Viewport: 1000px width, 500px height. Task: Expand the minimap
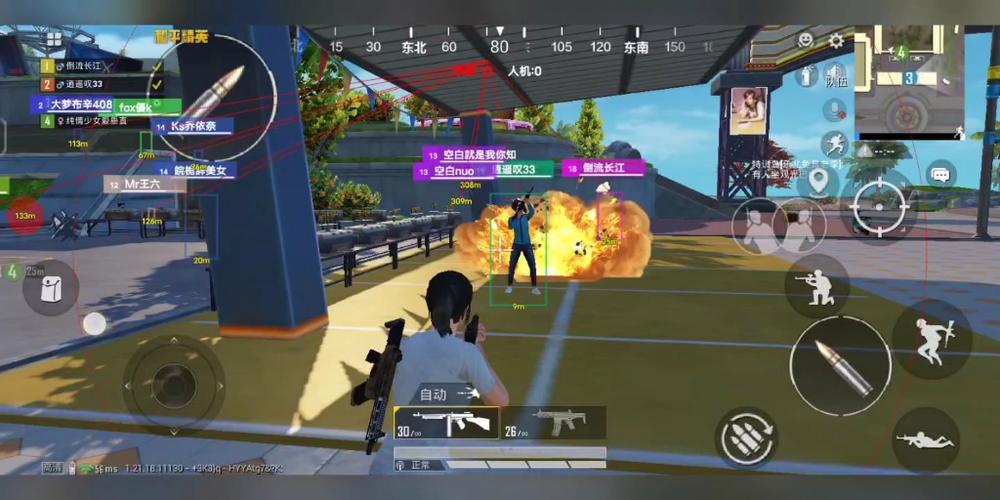point(908,81)
